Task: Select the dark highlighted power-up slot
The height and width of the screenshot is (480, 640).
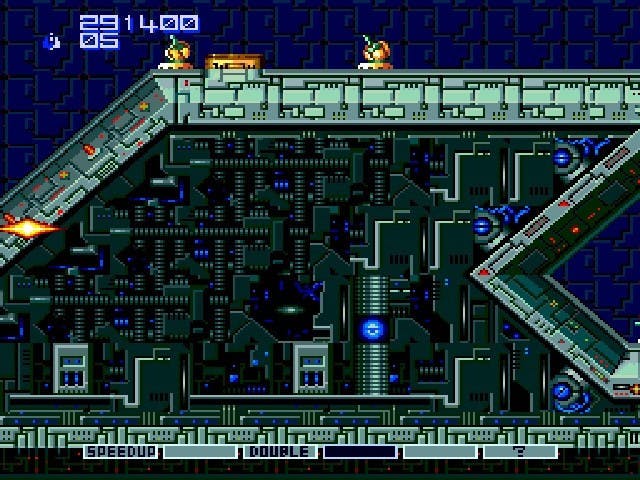Action: pyautogui.click(x=360, y=452)
